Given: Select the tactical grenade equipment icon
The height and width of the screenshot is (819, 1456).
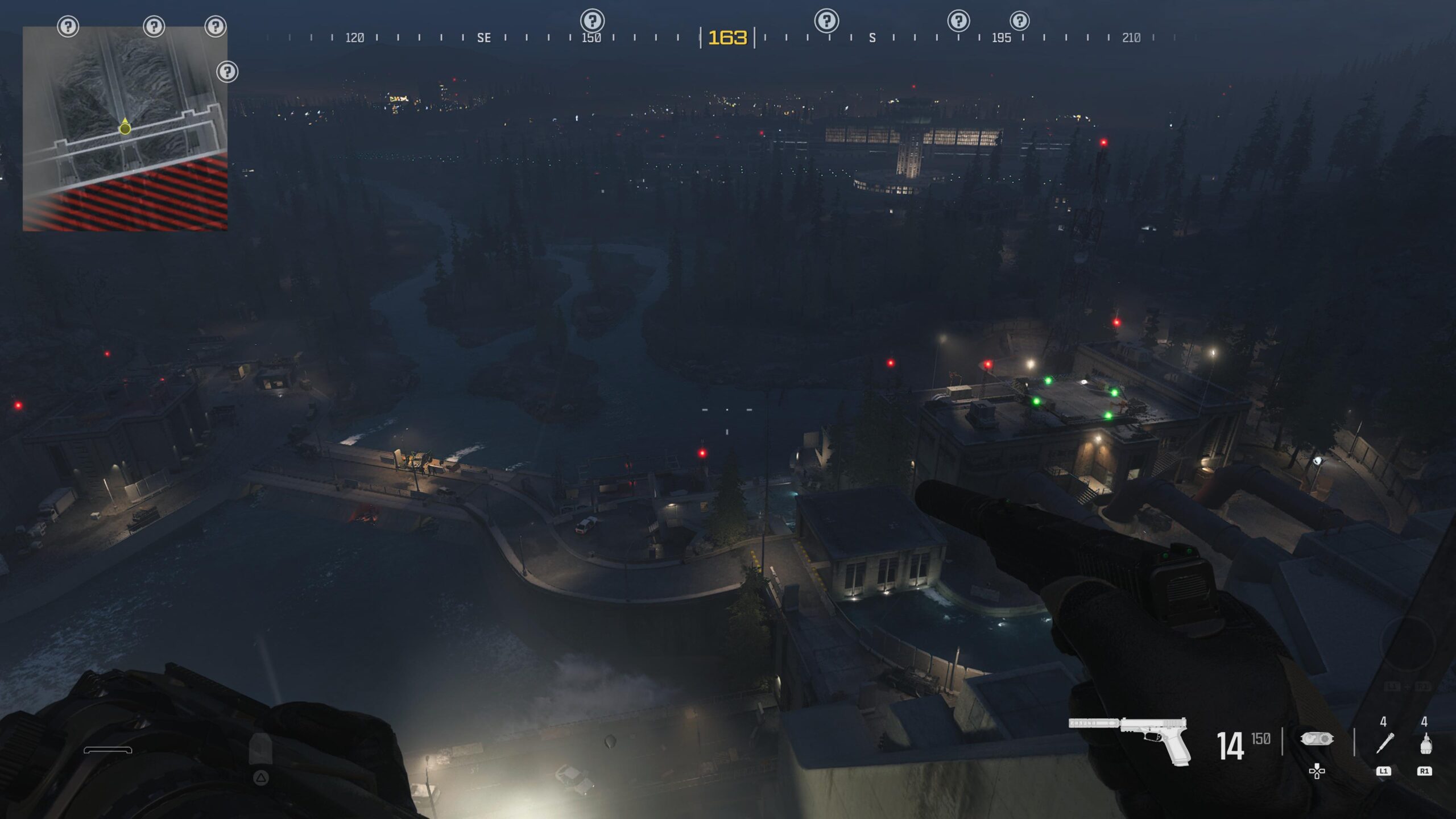Looking at the screenshot, I should (x=1425, y=743).
